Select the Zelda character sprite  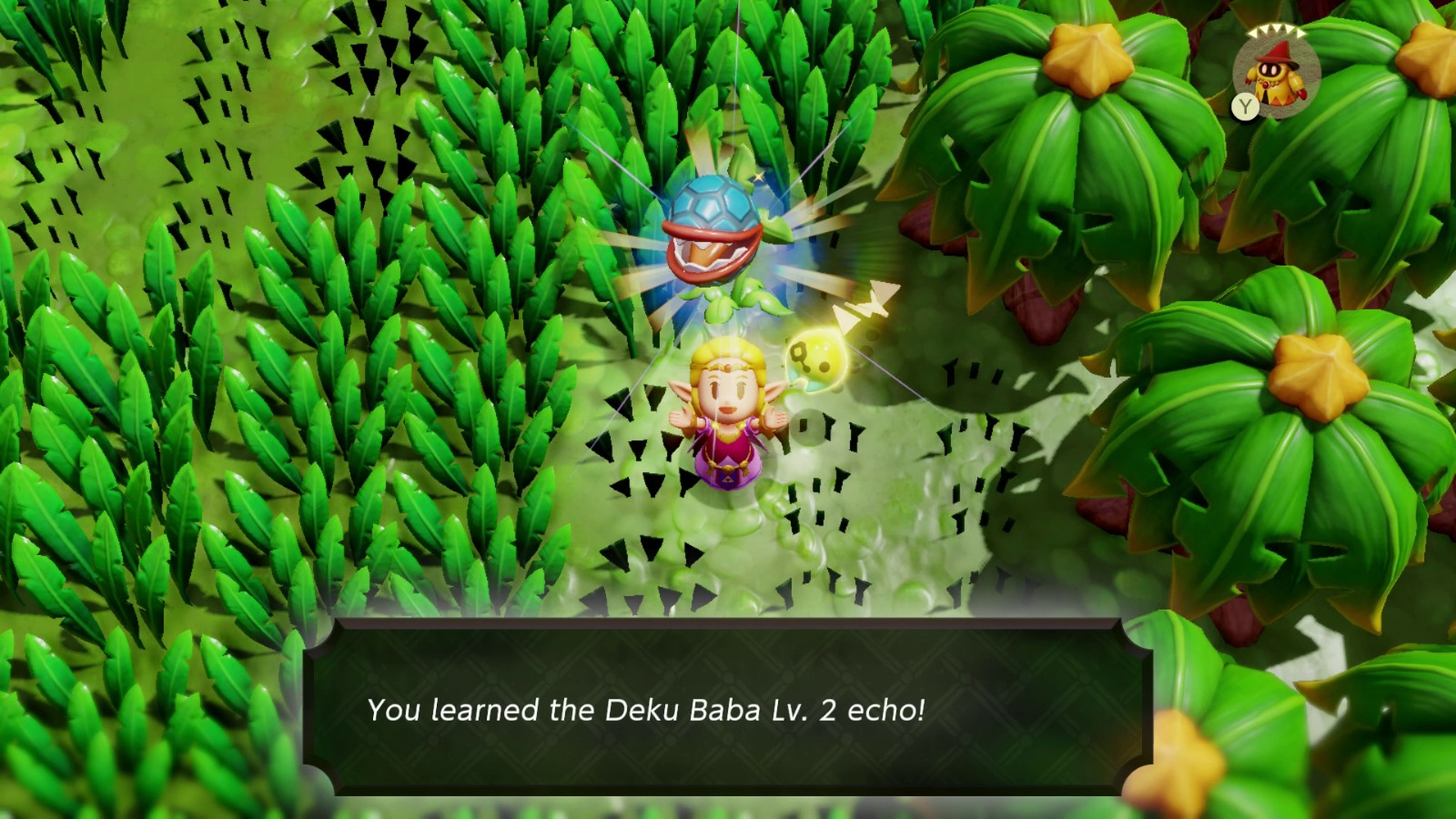click(728, 419)
